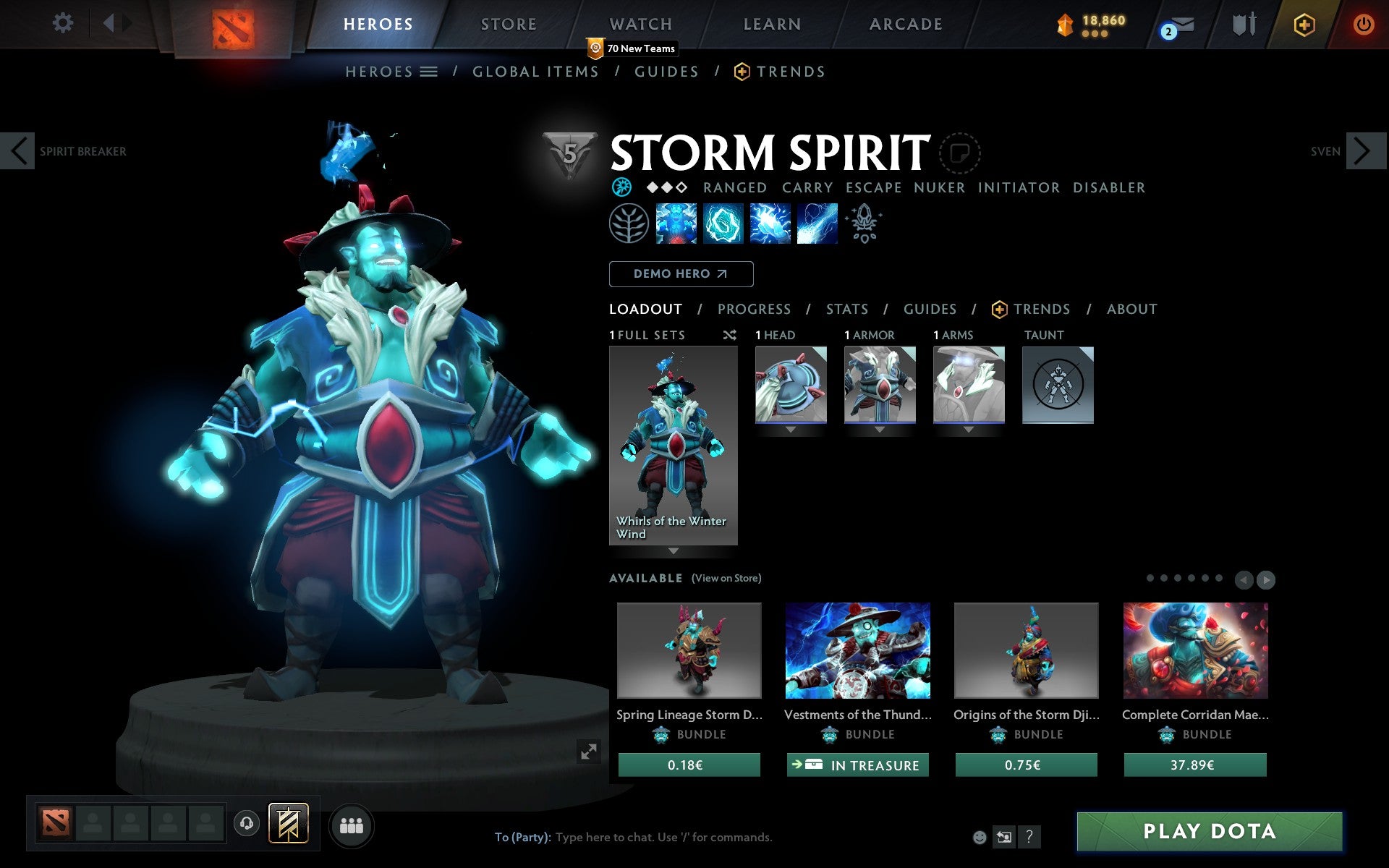This screenshot has width=1389, height=868.
Task: Open the Dota Plus hexagon icon
Action: point(1304,24)
